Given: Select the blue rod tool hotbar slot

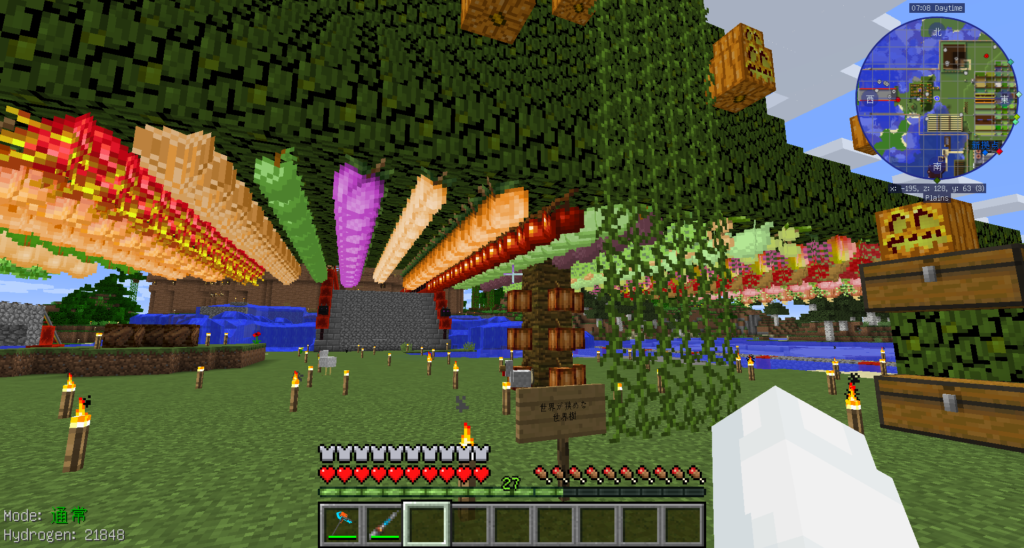Looking at the screenshot, I should pyautogui.click(x=382, y=523).
